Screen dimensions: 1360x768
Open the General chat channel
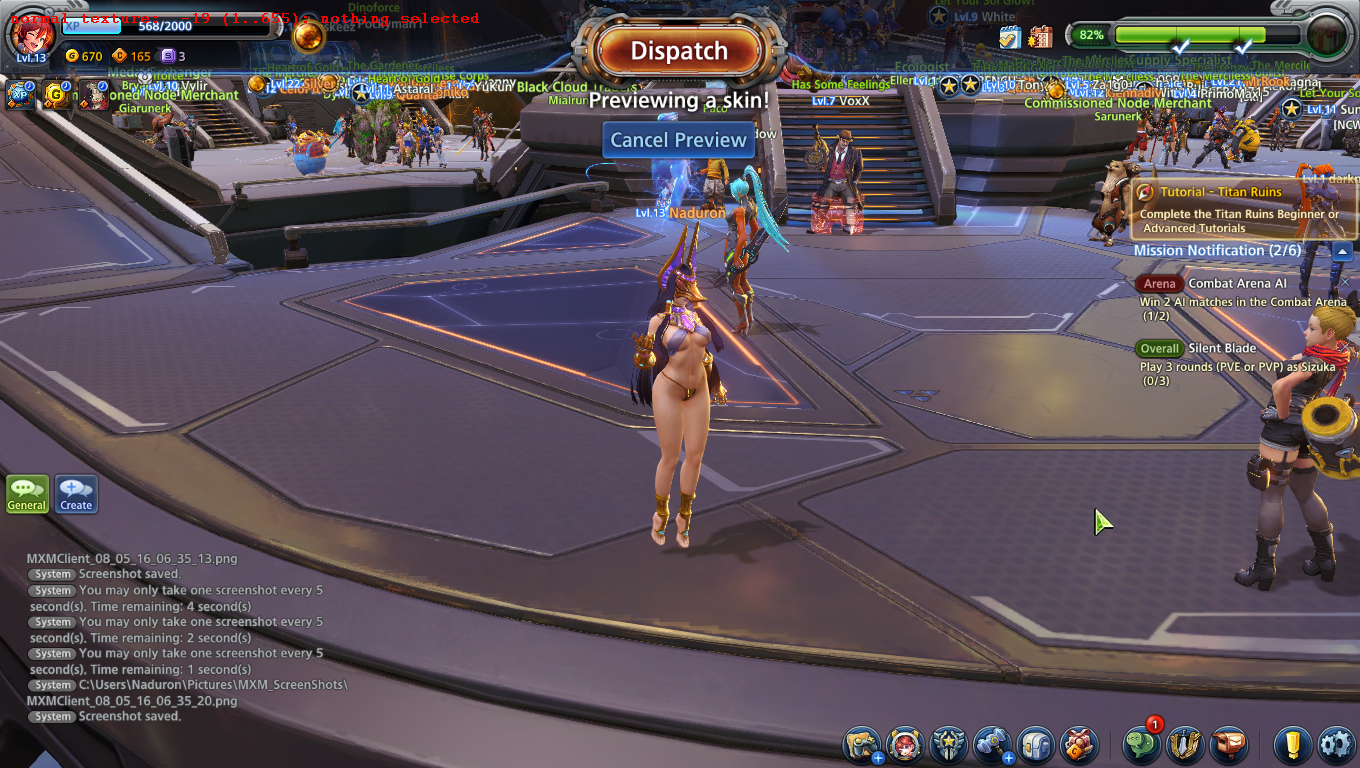[x=27, y=493]
